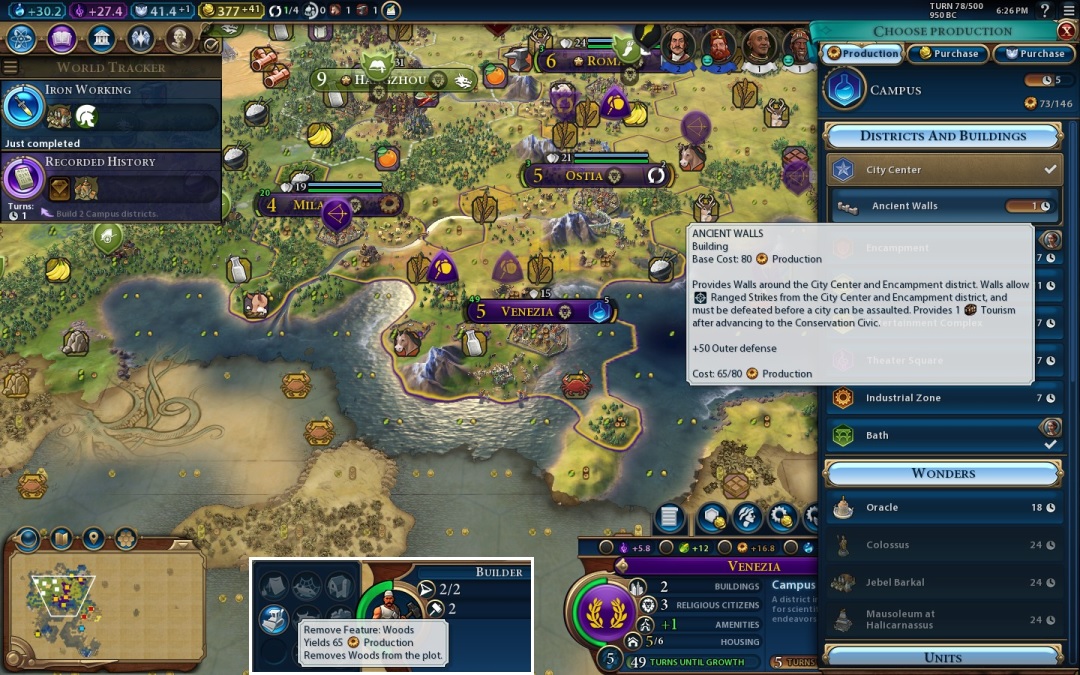Screen dimensions: 1080x675
Task: Open the map pins button above minimap
Action: [93, 540]
